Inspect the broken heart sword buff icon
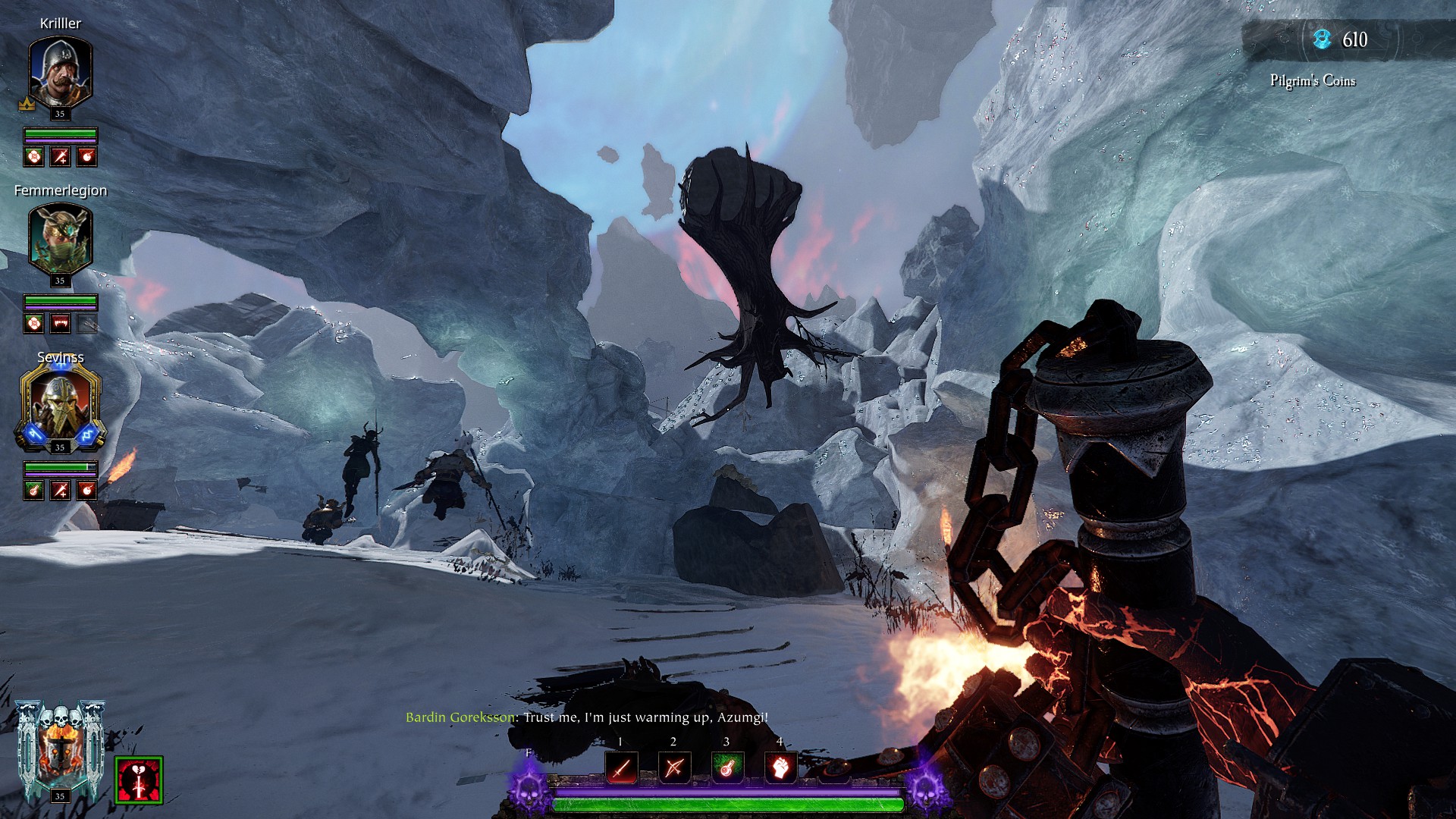 point(139,780)
